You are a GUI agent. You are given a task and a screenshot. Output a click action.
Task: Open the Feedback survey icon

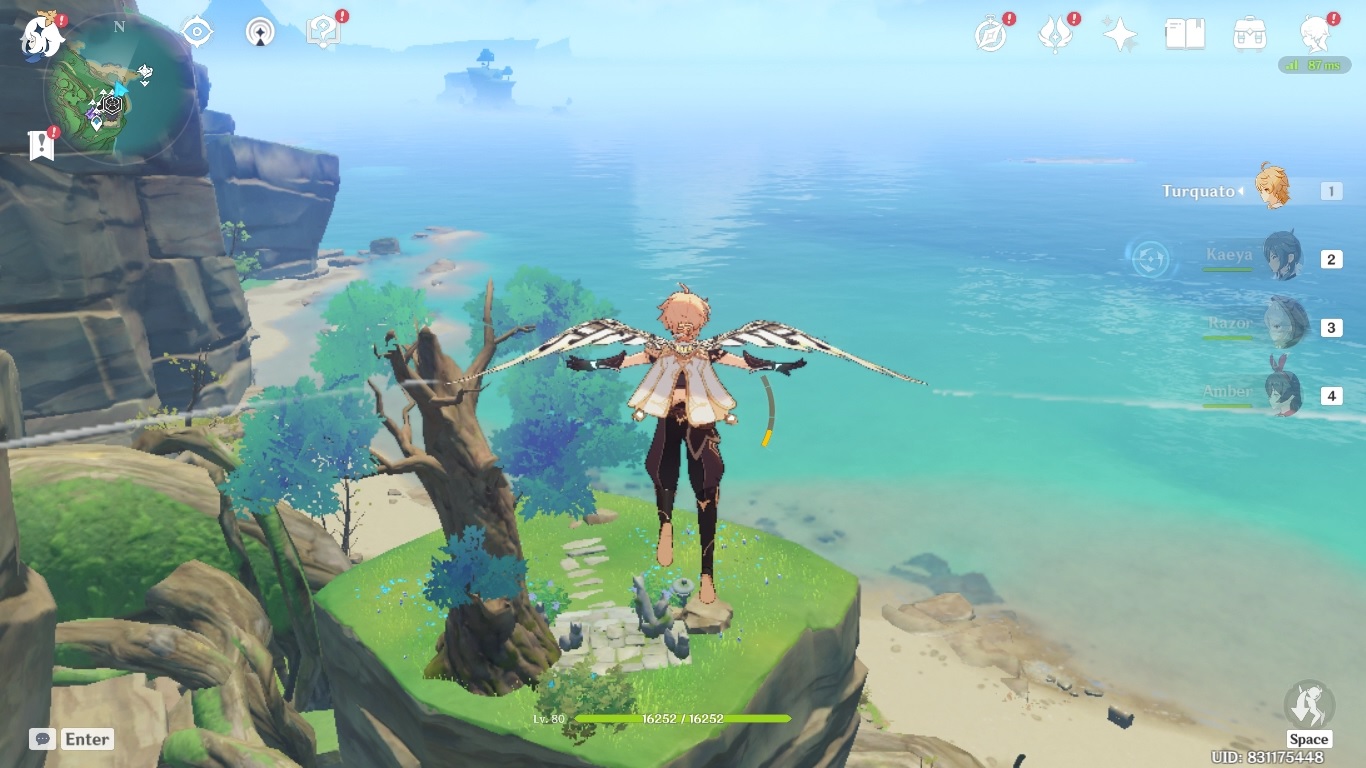pyautogui.click(x=322, y=30)
